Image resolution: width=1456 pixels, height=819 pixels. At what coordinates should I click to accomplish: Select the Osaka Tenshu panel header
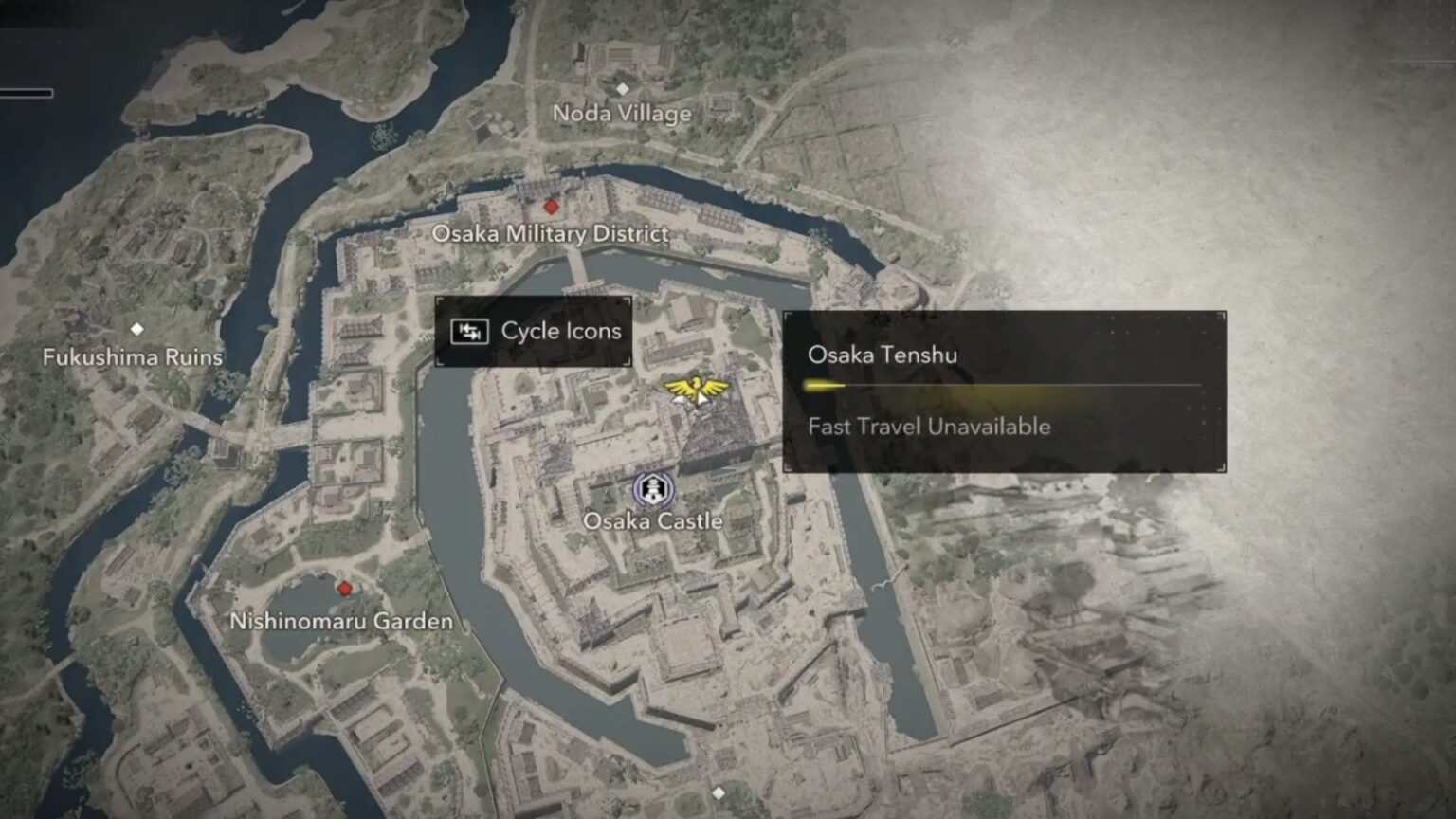tap(883, 355)
